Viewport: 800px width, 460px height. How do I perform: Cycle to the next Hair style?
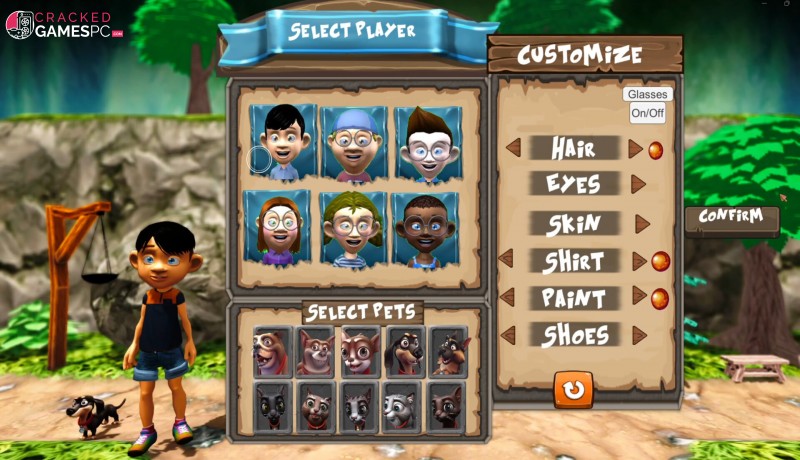(635, 149)
